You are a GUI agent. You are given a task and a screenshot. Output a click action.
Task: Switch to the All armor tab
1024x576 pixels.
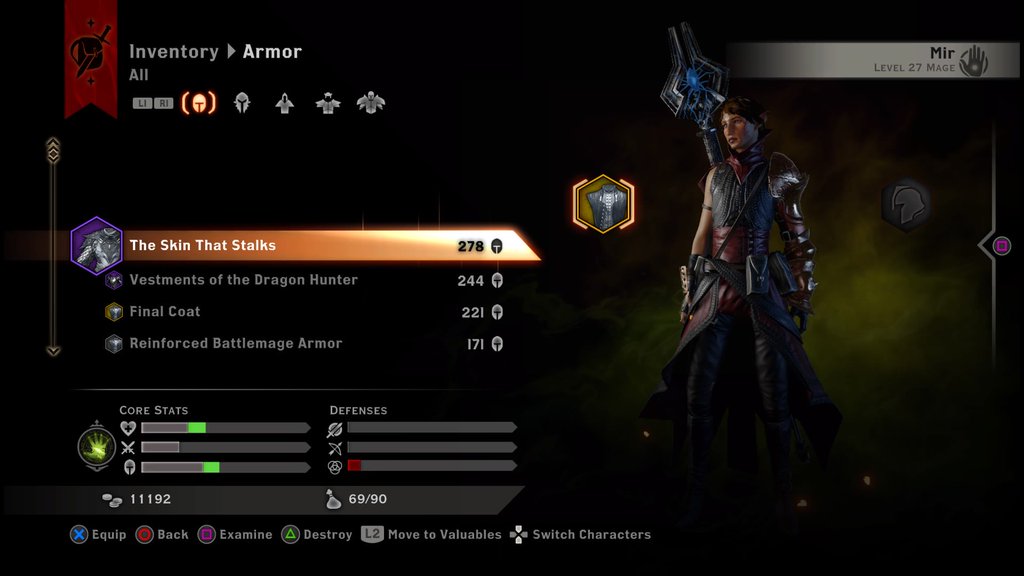click(x=198, y=103)
